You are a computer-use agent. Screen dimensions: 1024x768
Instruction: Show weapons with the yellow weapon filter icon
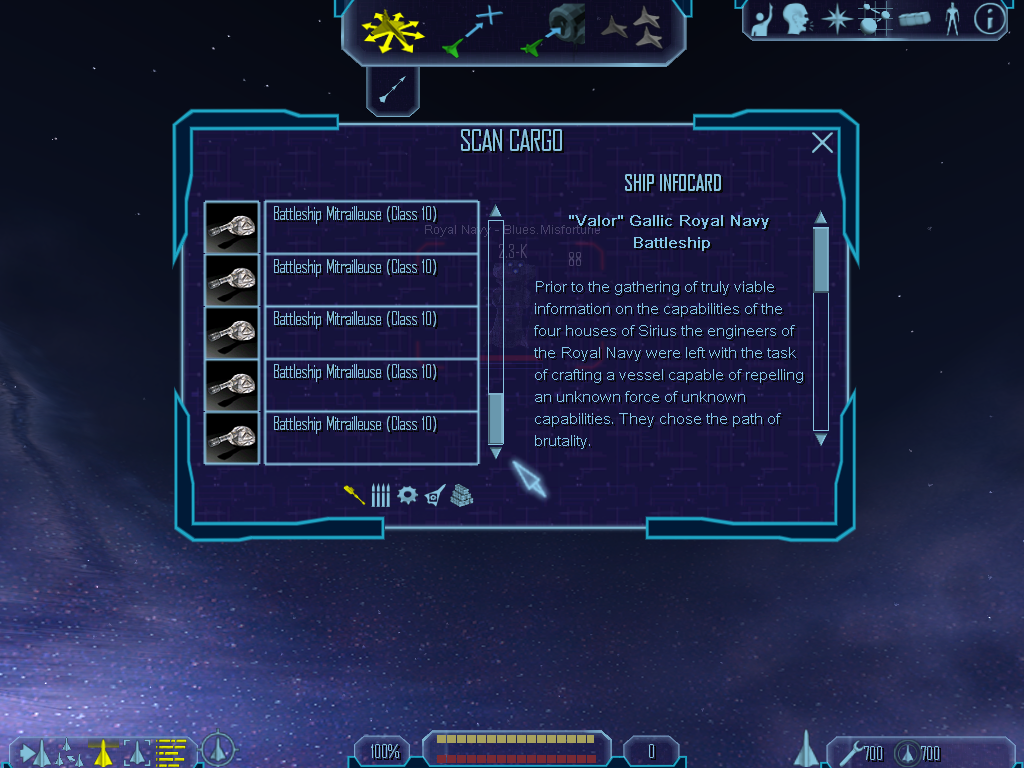tap(354, 495)
